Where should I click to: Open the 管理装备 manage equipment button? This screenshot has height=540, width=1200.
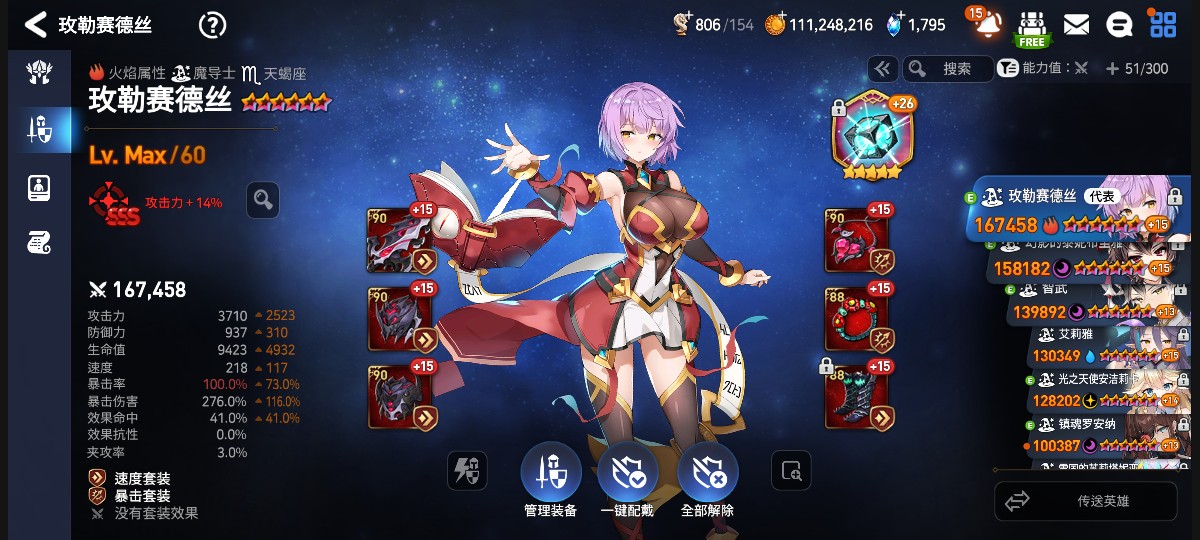coord(550,472)
